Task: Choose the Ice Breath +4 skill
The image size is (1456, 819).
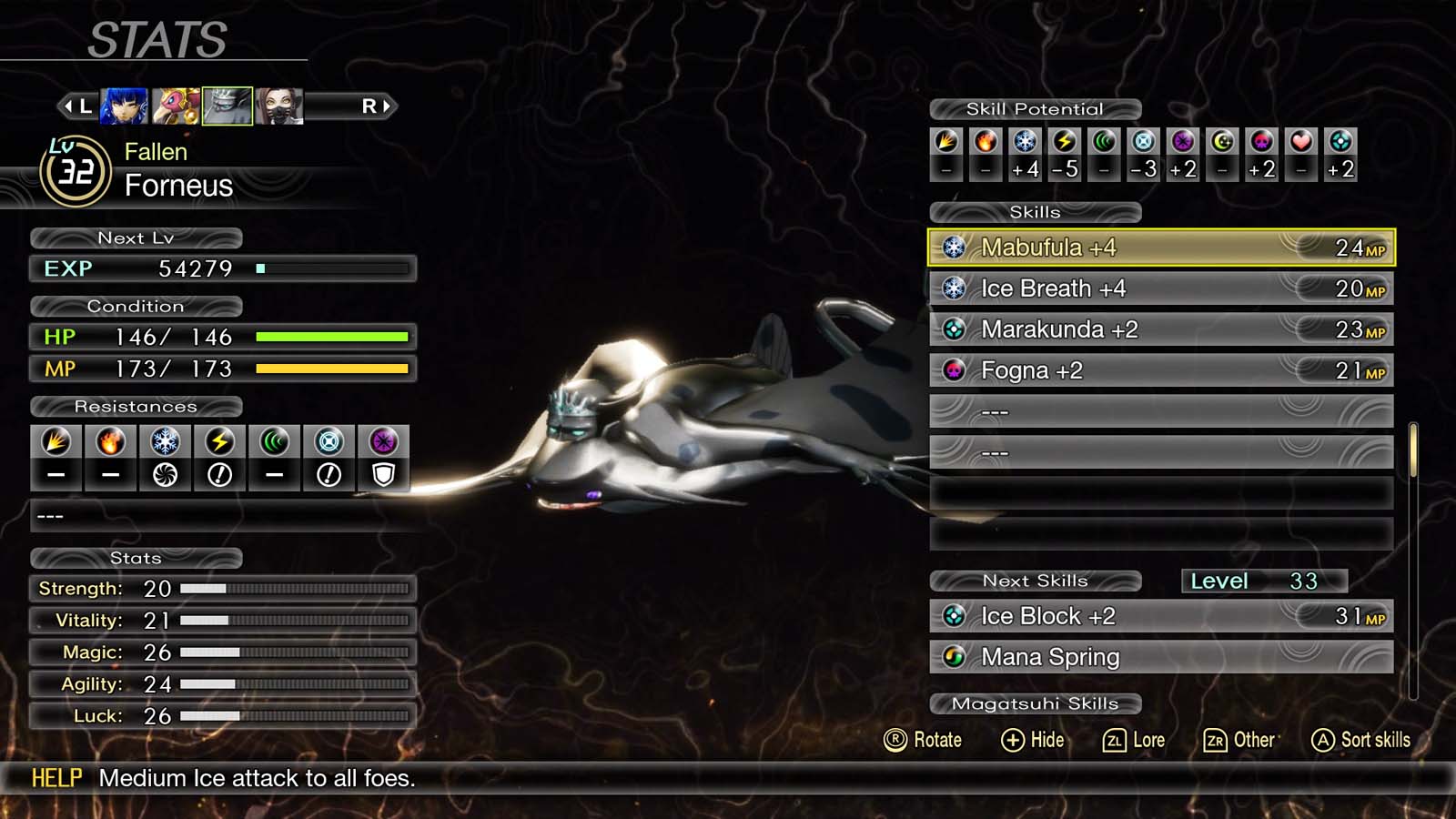Action: [x=1160, y=288]
